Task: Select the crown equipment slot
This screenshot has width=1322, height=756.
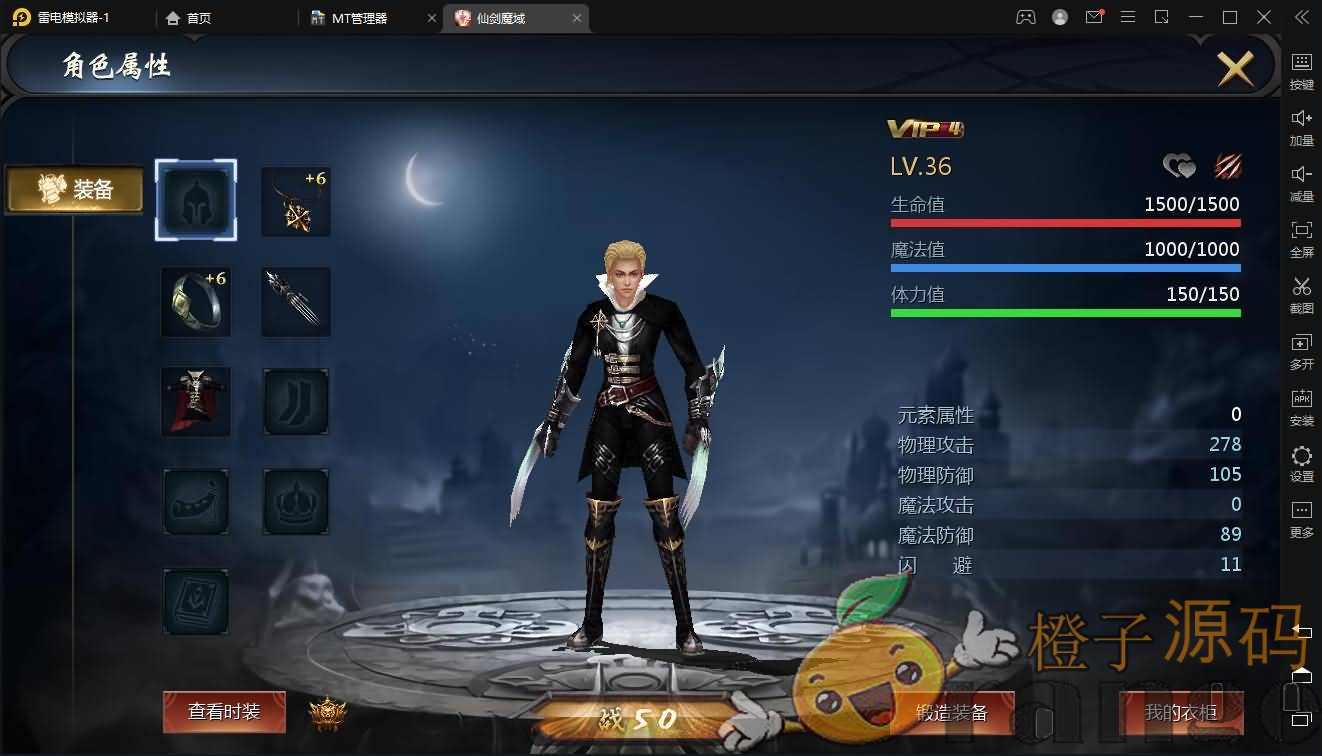Action: pyautogui.click(x=295, y=501)
